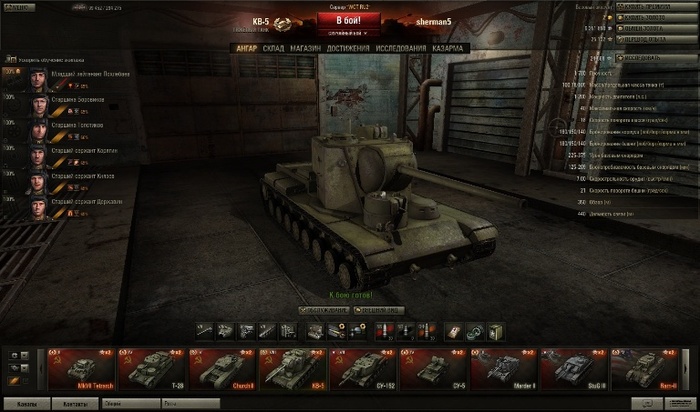The height and width of the screenshot is (412, 700).
Task: Go to the ИССЛЕДОВАНИЯ tab
Action: point(401,48)
